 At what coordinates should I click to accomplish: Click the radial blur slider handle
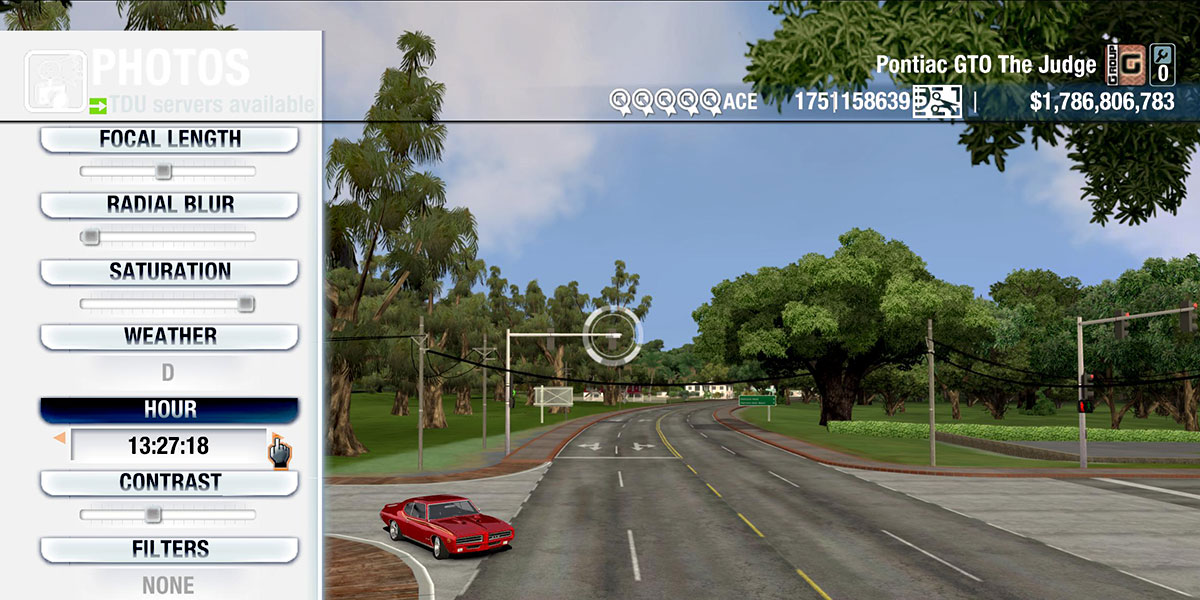click(90, 237)
